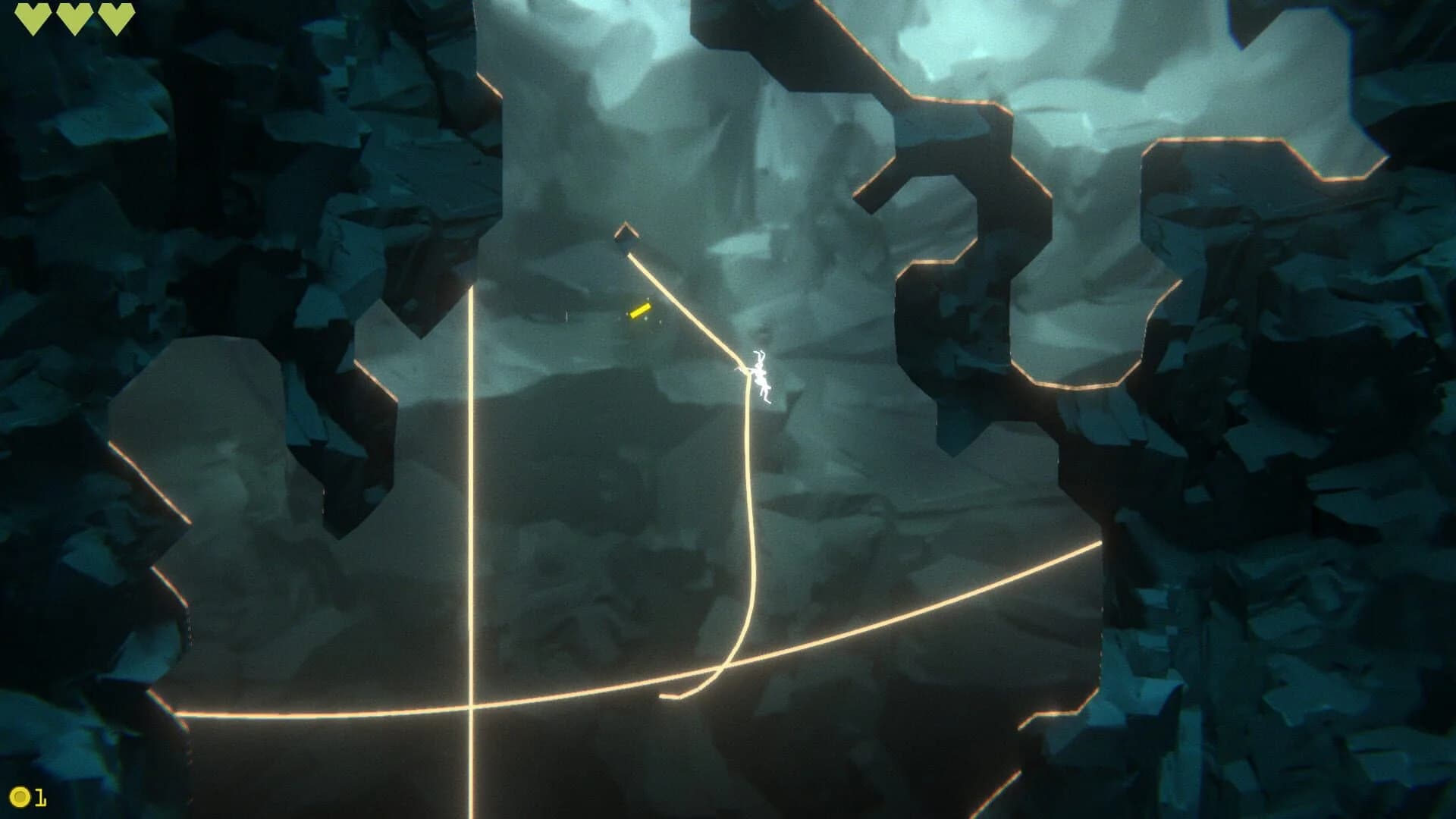Click the long vertical web strand on the left
Viewport: 1456px width, 819px height.
472,493
